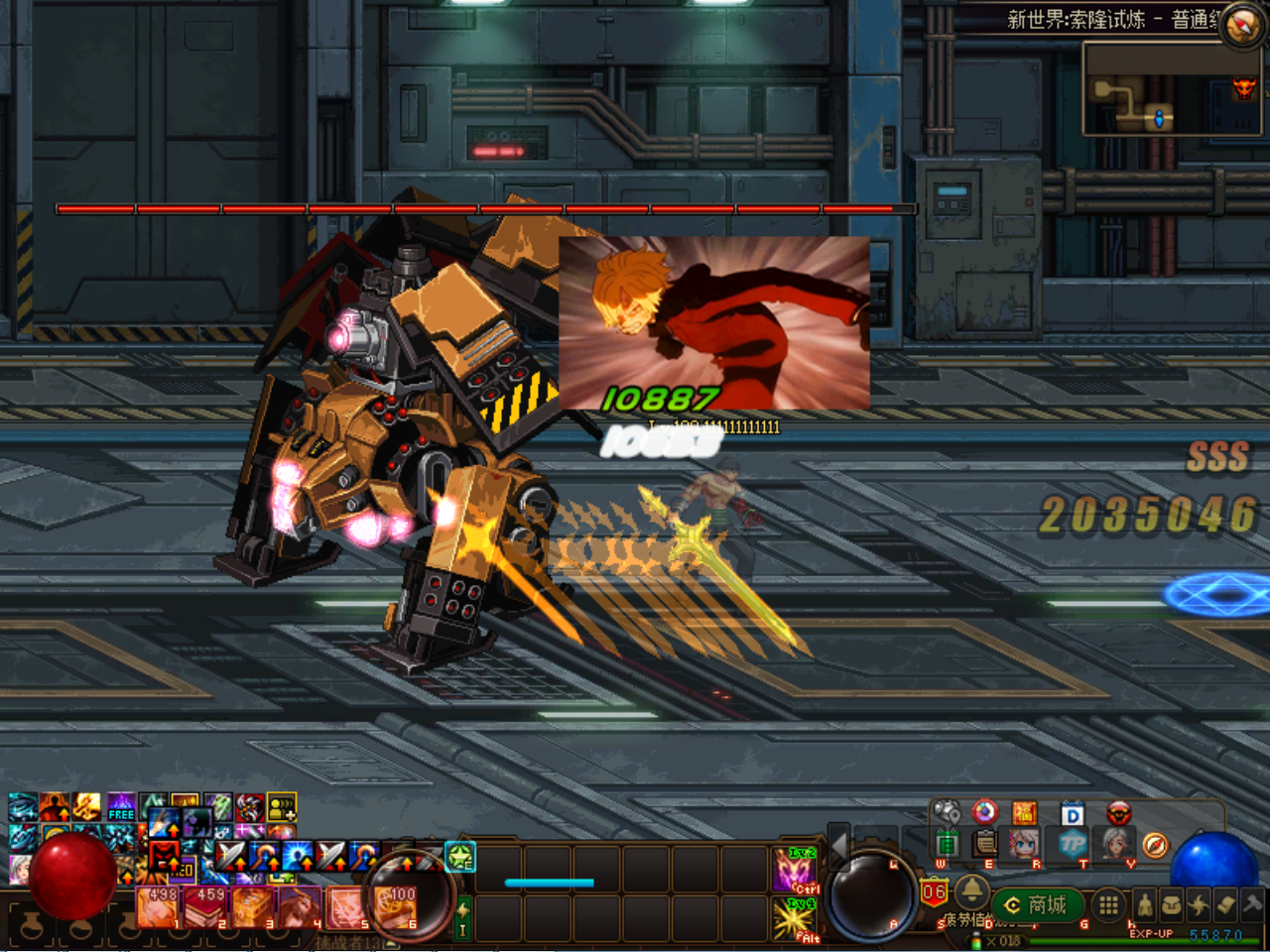Open the inventory bag icon
Viewport: 1270px width, 952px height.
click(x=1173, y=904)
